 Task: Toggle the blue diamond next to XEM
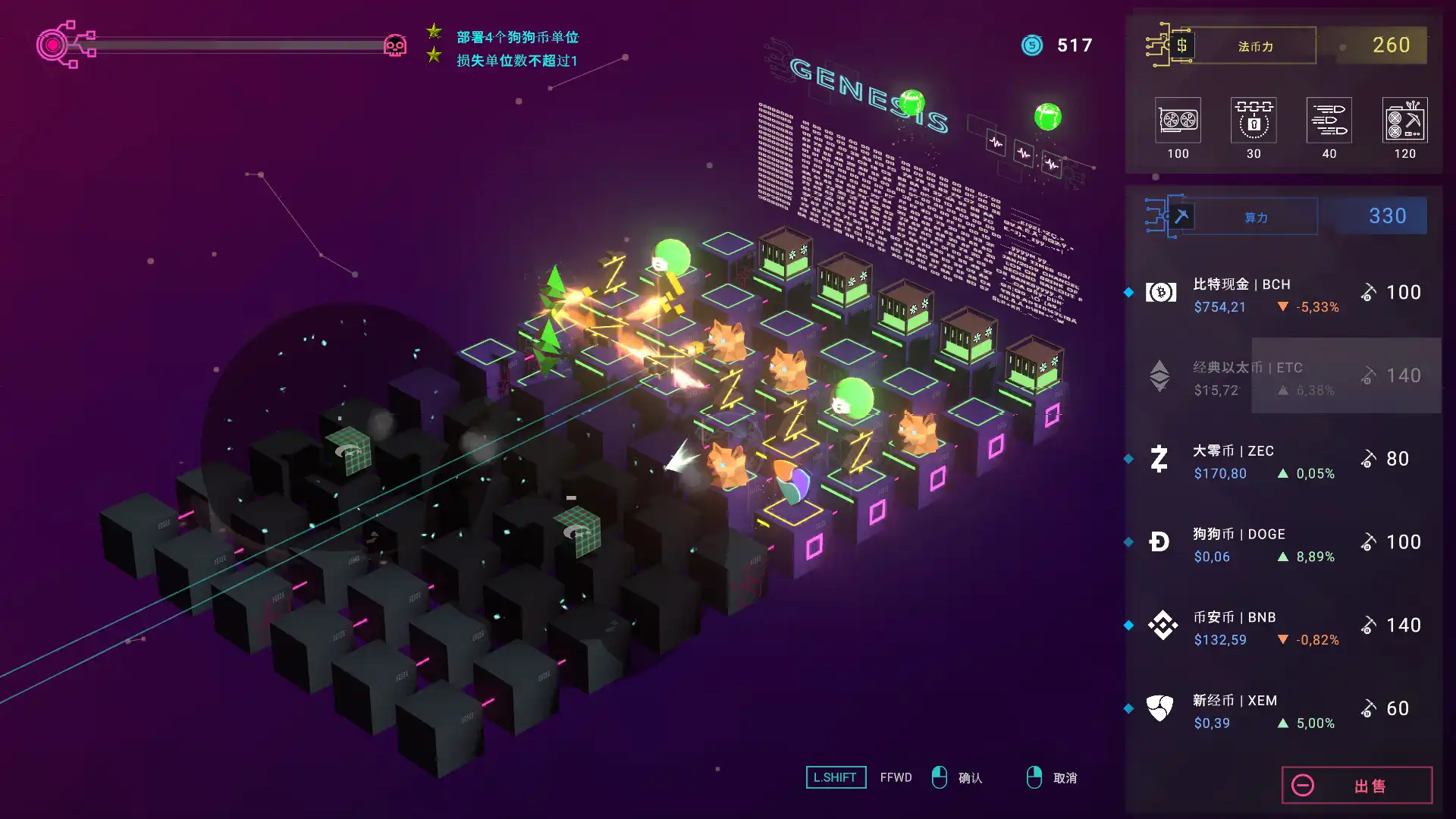coord(1129,708)
